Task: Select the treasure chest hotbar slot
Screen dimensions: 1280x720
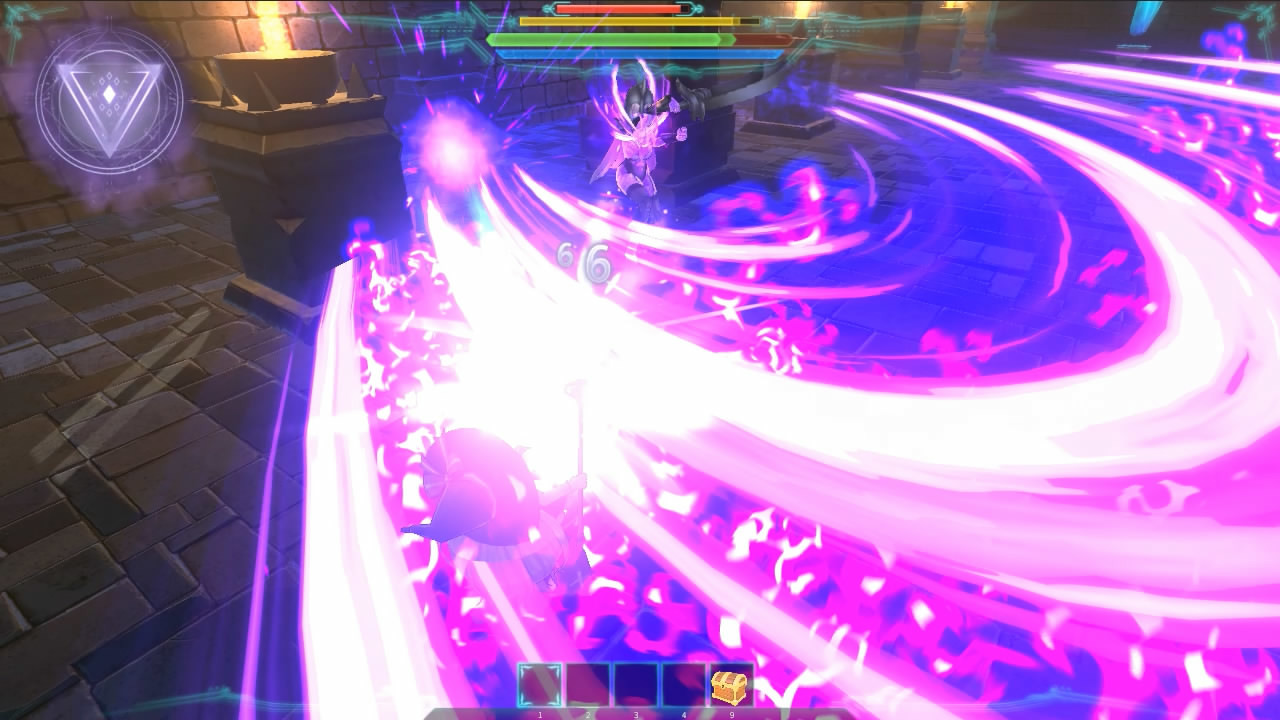Action: [731, 685]
